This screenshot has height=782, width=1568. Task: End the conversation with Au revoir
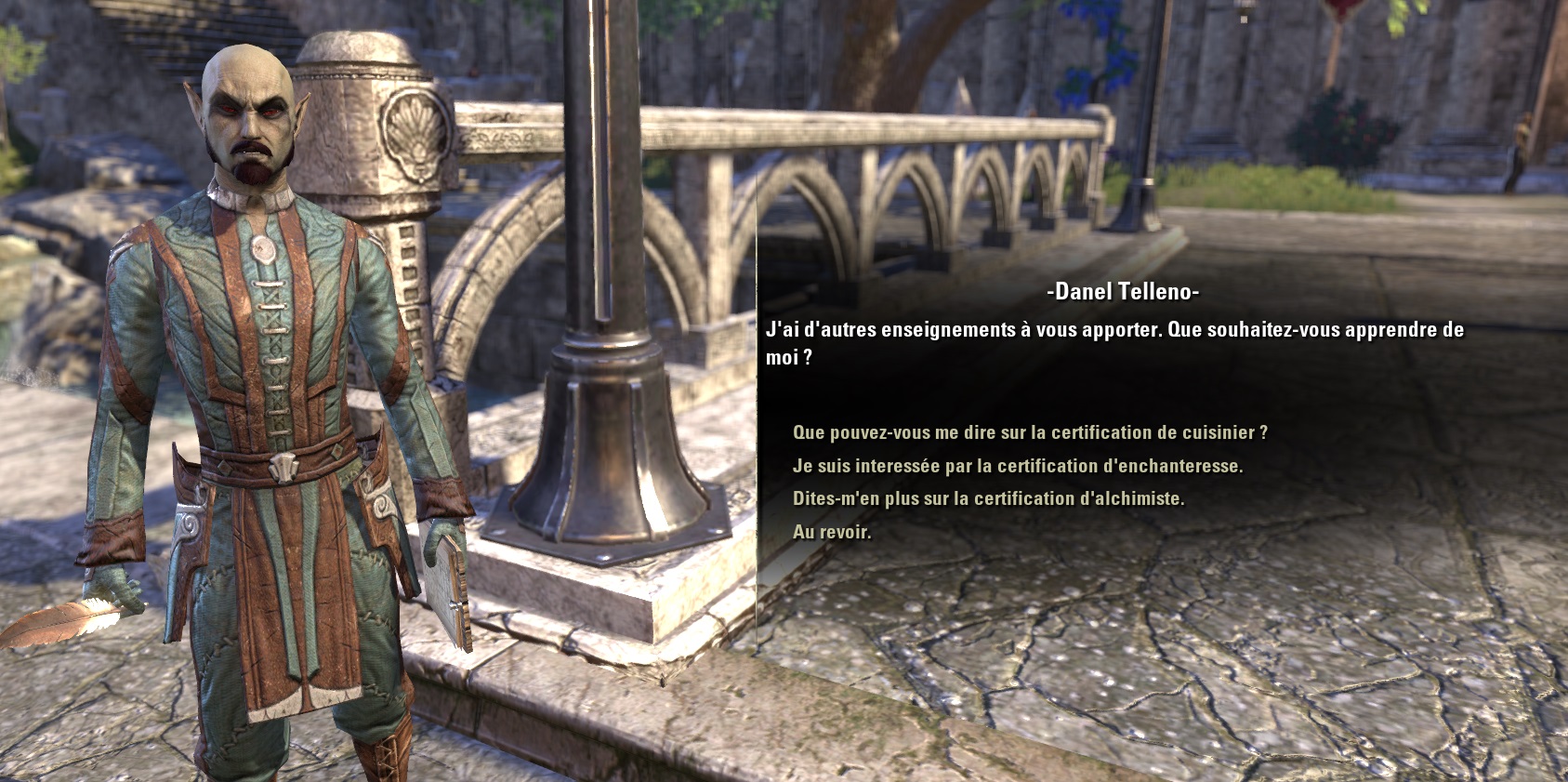click(832, 532)
